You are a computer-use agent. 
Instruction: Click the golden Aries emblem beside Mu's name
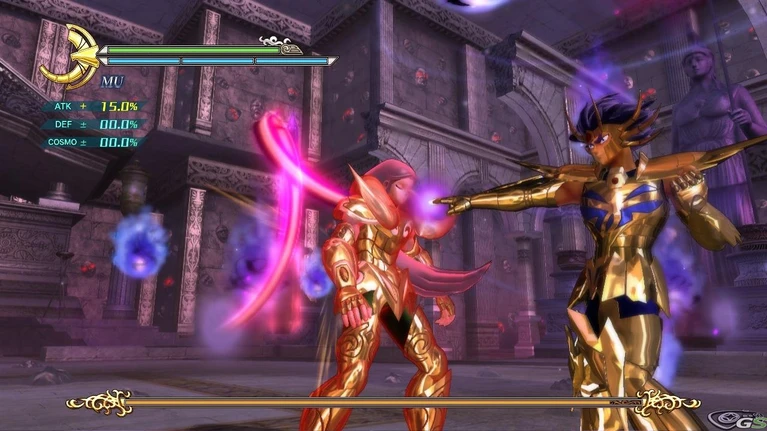(70, 56)
